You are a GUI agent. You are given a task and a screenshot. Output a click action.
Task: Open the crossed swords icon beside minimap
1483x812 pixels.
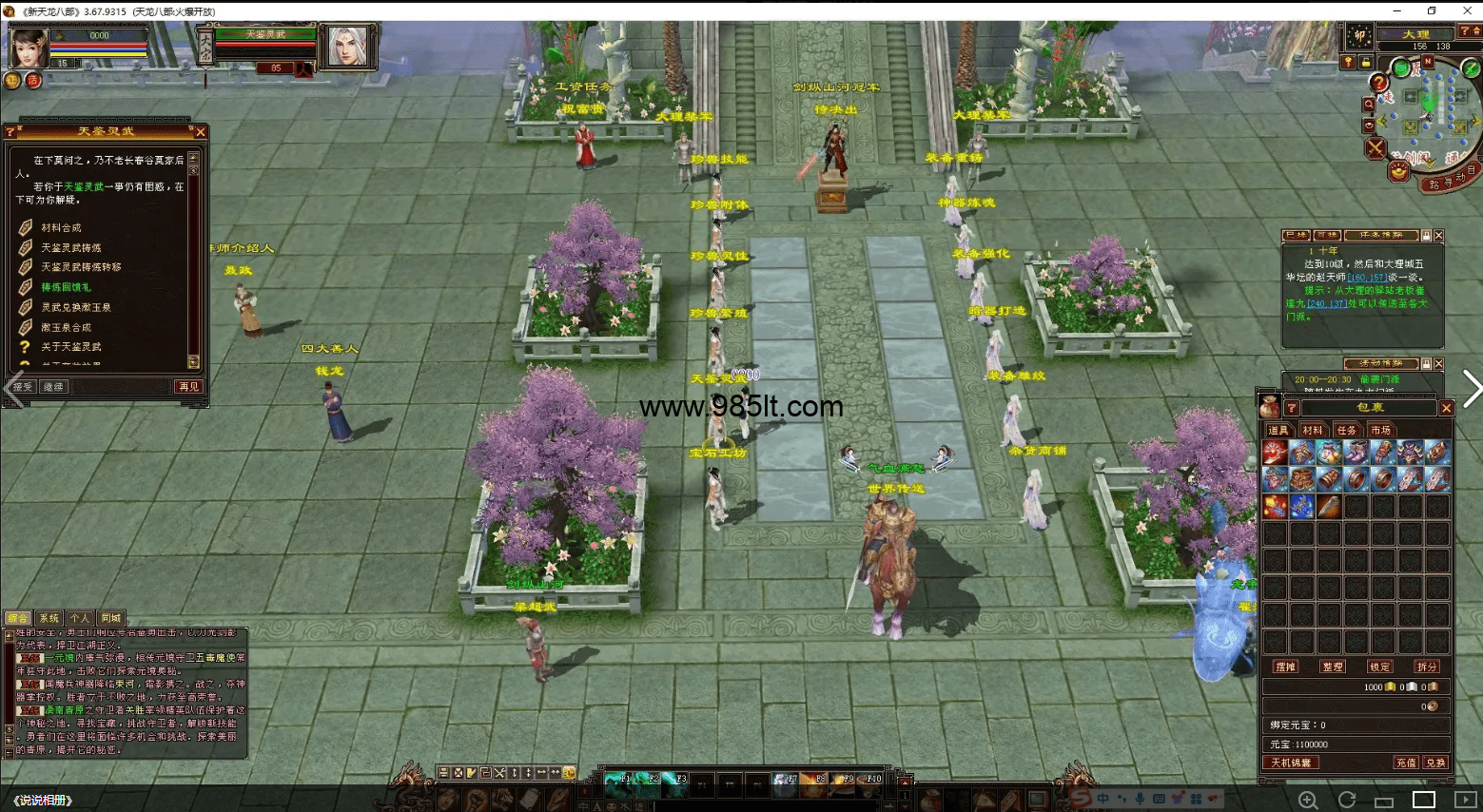(x=1376, y=147)
